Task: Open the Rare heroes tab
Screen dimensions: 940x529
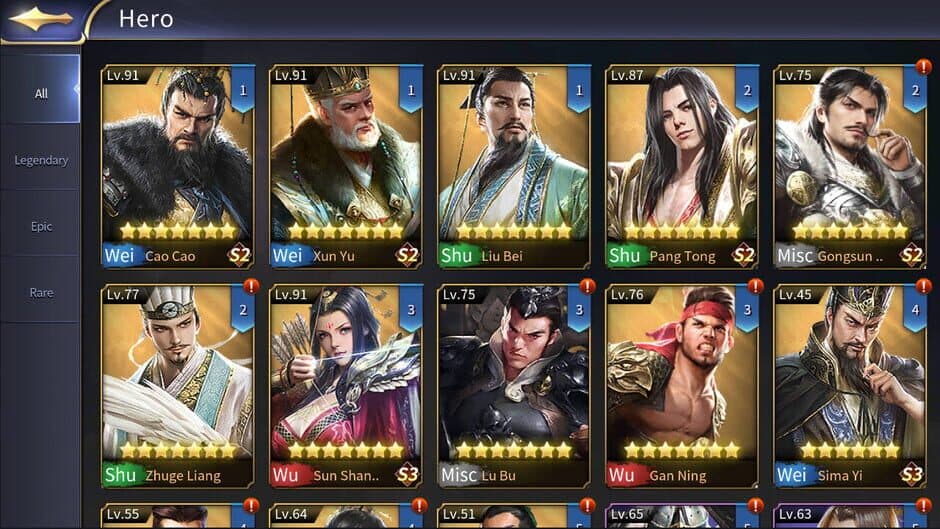Action: click(x=41, y=292)
